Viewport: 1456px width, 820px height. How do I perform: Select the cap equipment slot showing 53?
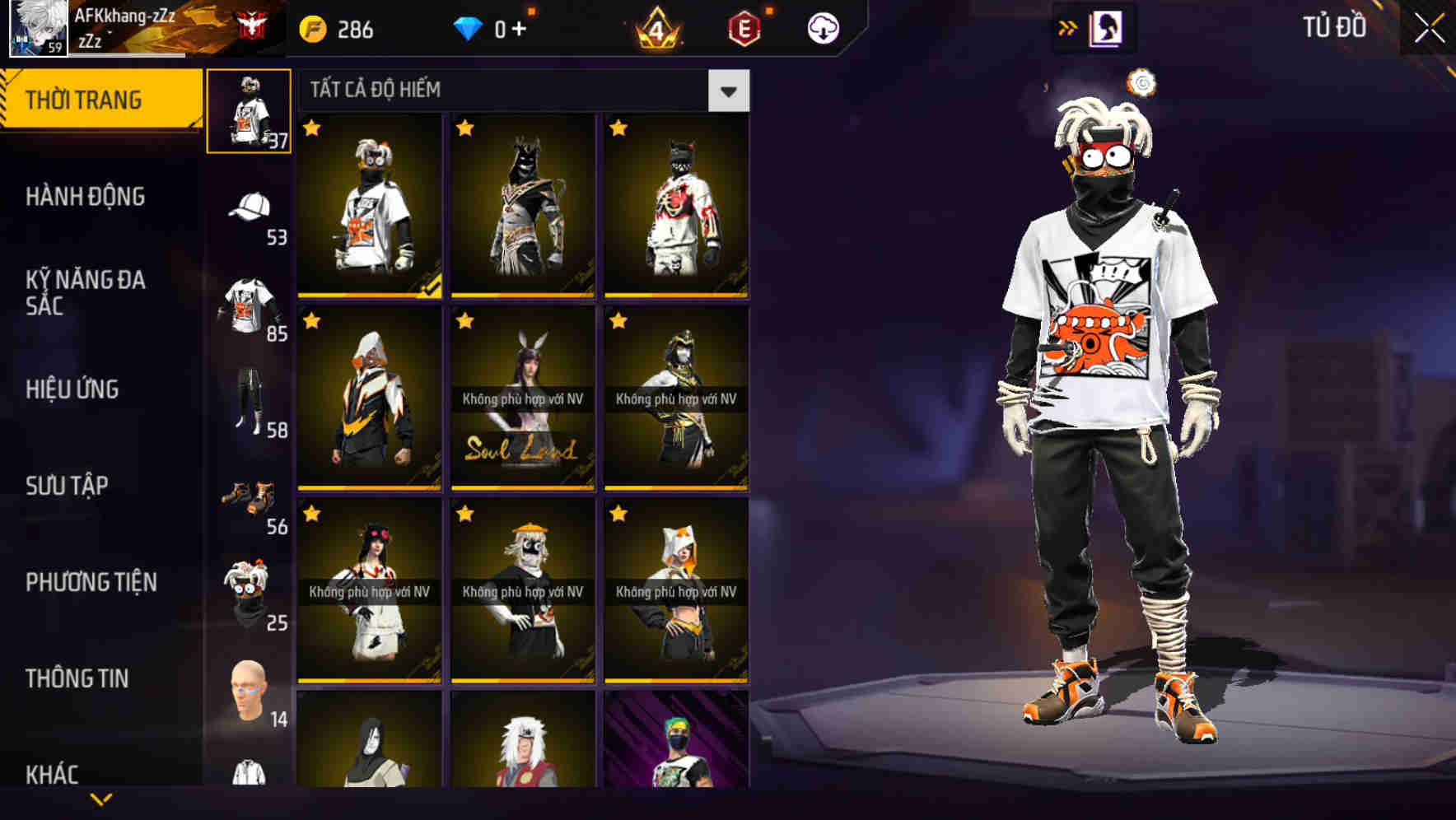click(251, 206)
